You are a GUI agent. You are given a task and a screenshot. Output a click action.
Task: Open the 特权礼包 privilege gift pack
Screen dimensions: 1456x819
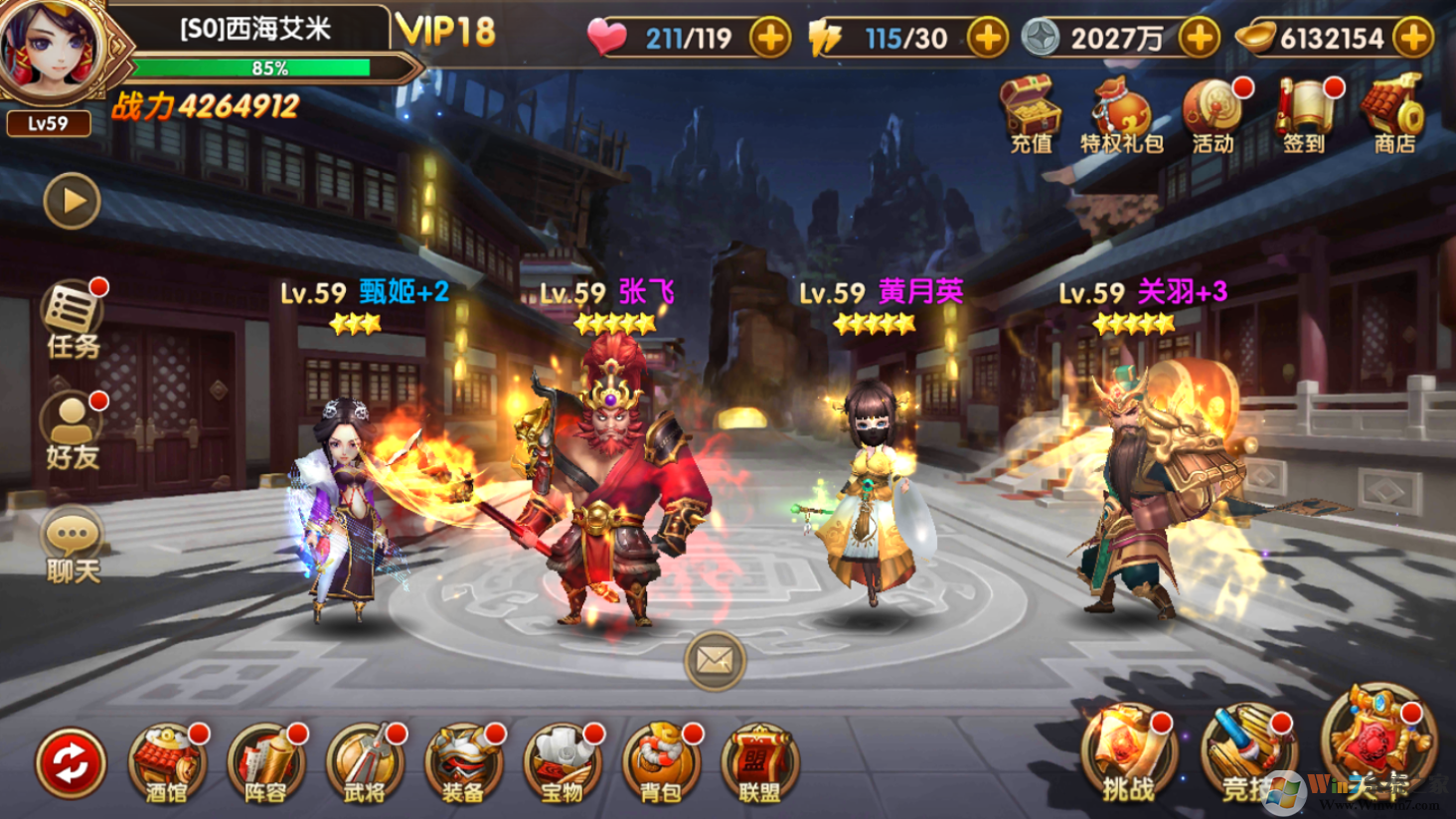(1121, 115)
